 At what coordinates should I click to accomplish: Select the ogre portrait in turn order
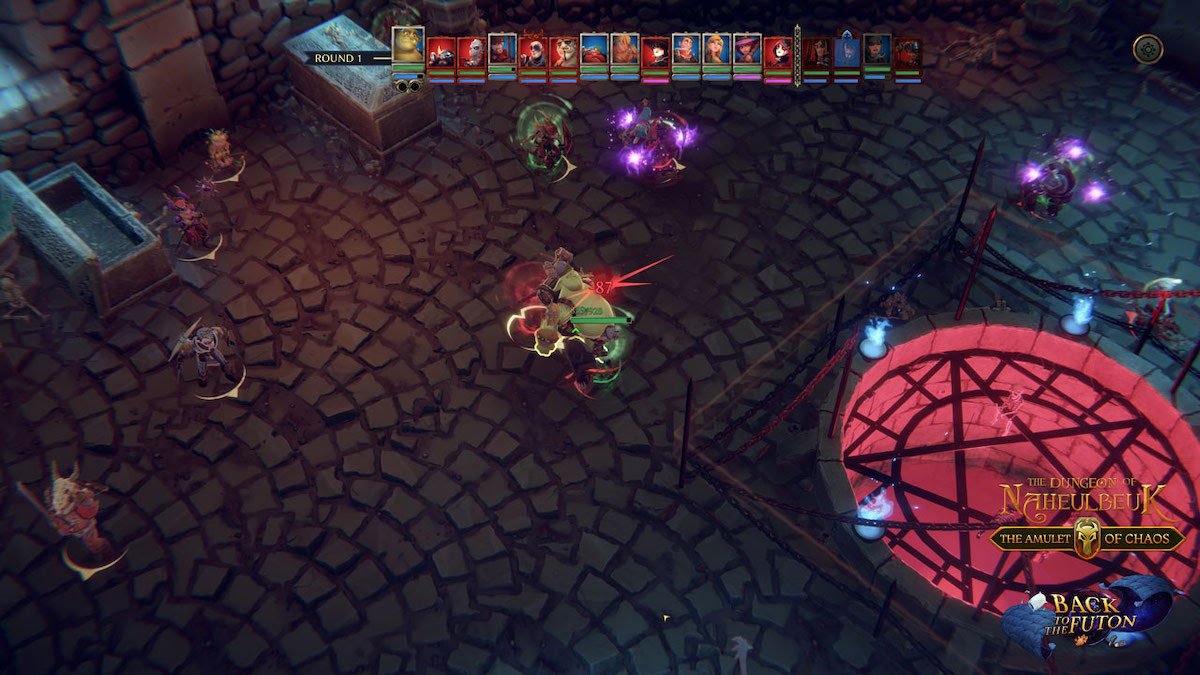pos(408,46)
